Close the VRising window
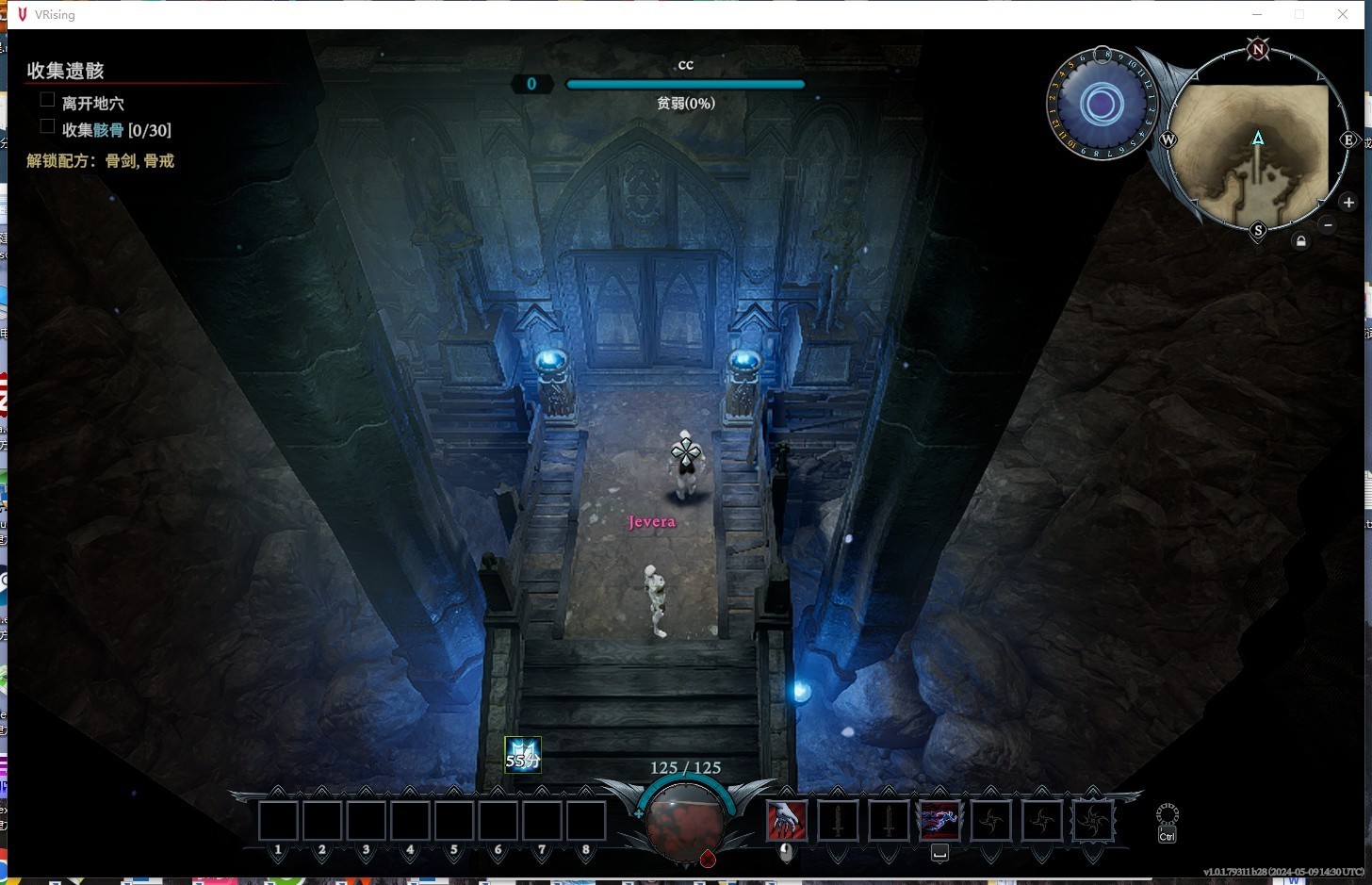The width and height of the screenshot is (1372, 885). pos(1342,14)
